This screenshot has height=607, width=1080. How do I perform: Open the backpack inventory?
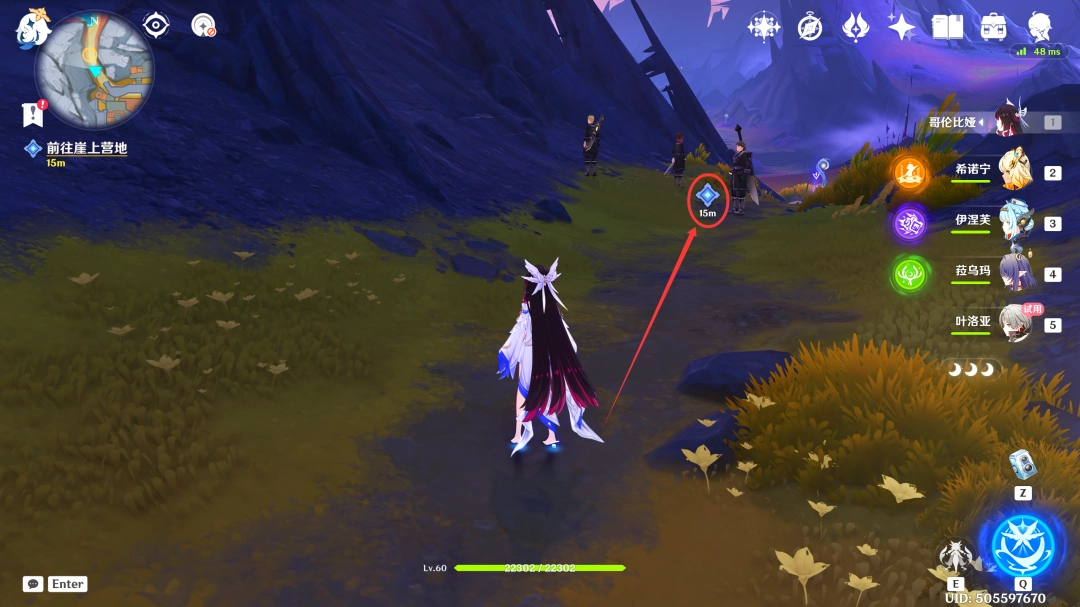tap(994, 27)
